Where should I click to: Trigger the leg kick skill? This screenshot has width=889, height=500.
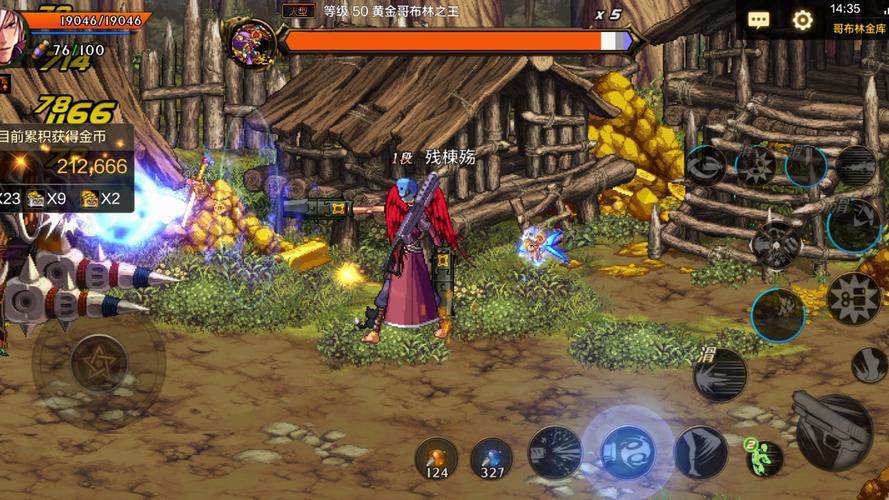[700, 451]
